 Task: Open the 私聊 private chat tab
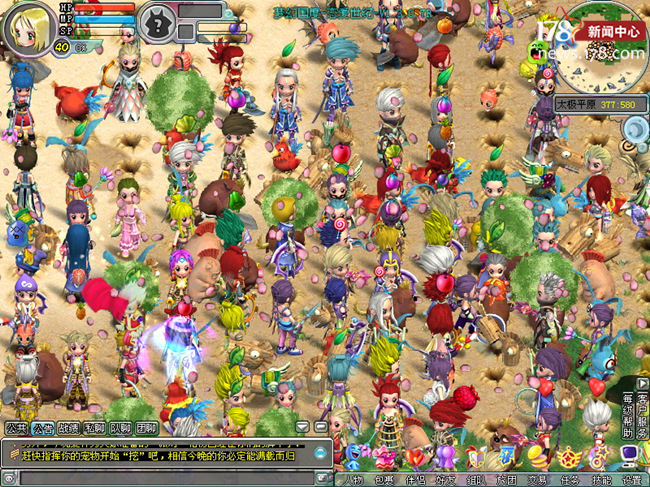pyautogui.click(x=94, y=428)
